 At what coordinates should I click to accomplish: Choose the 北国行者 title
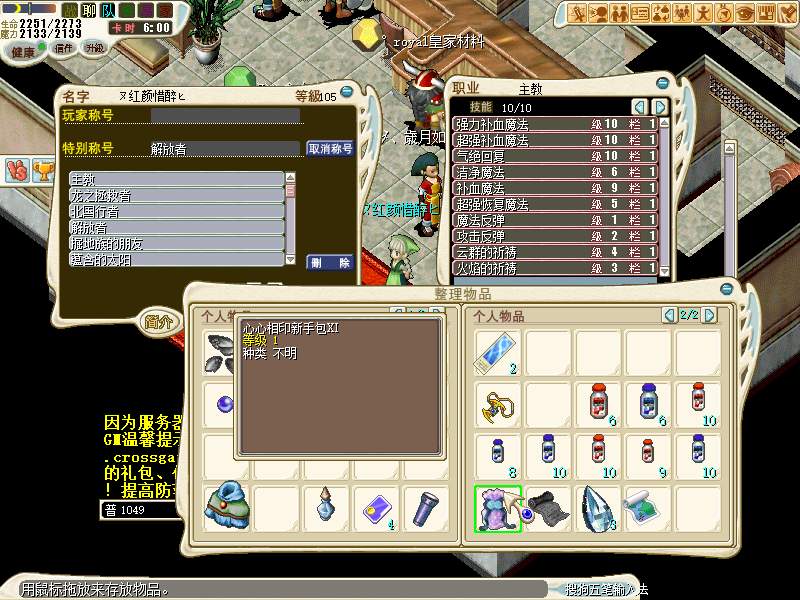click(x=176, y=212)
